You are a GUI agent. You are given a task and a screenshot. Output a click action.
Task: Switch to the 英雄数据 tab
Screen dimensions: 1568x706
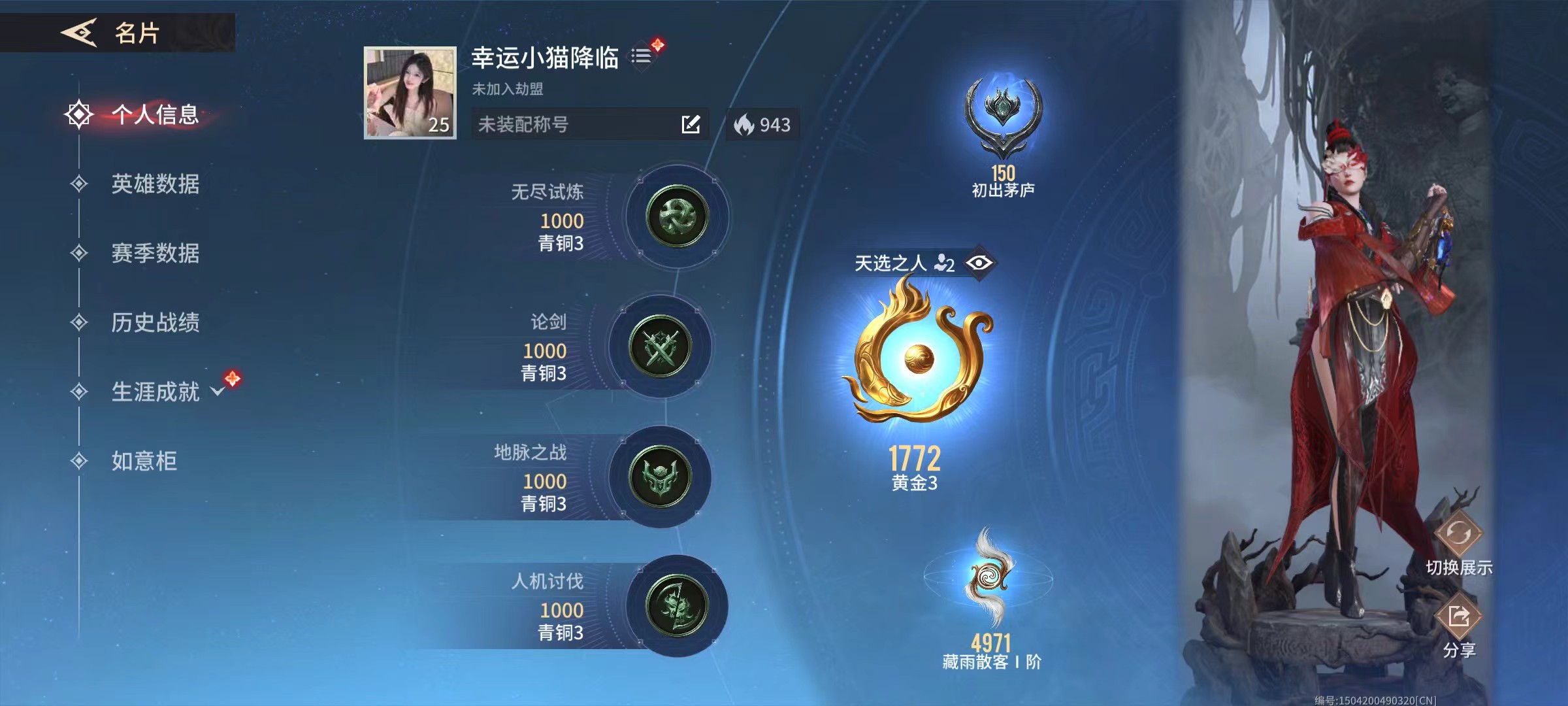tap(157, 185)
